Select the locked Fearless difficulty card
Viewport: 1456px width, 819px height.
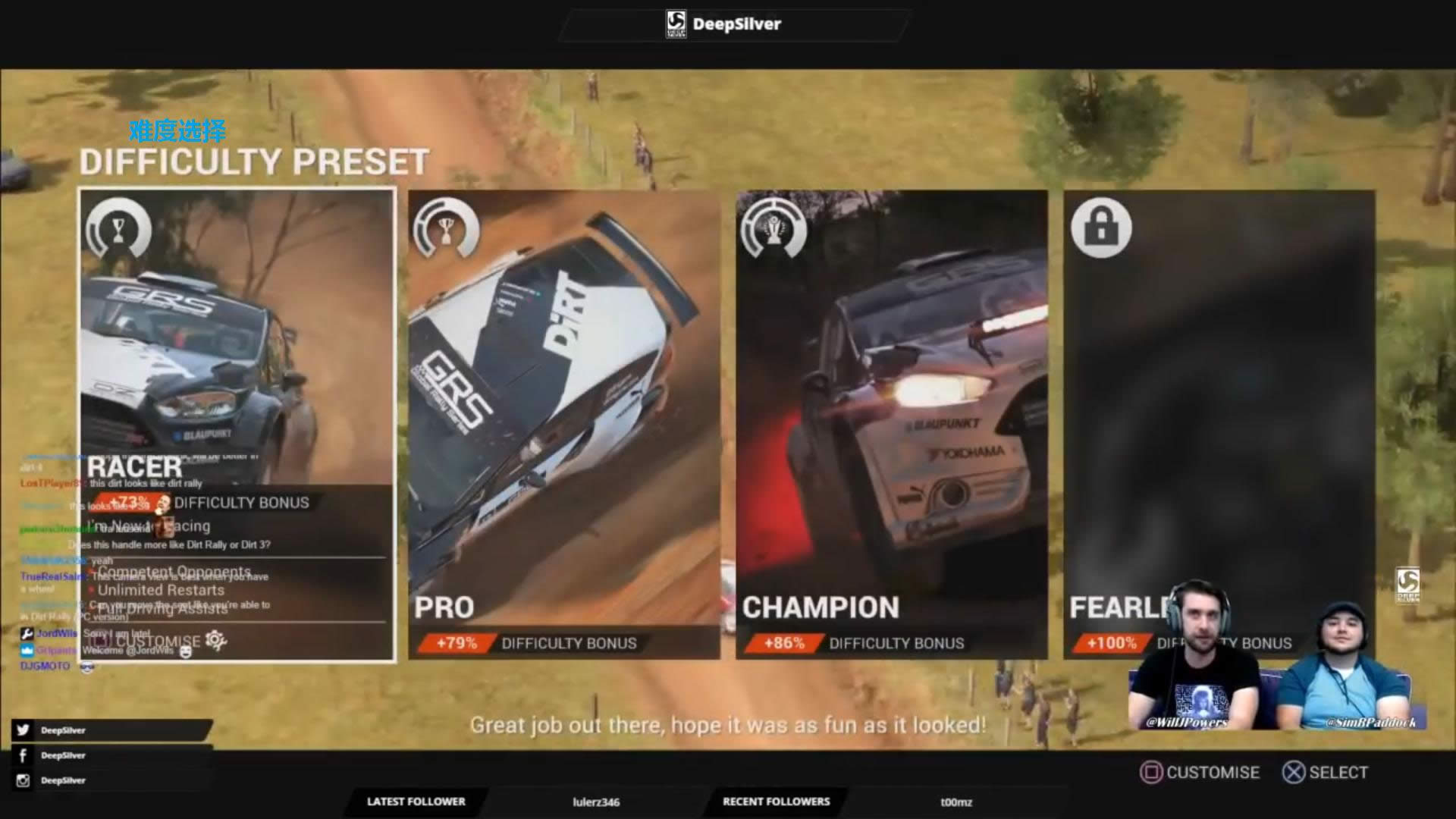[x=1219, y=394]
